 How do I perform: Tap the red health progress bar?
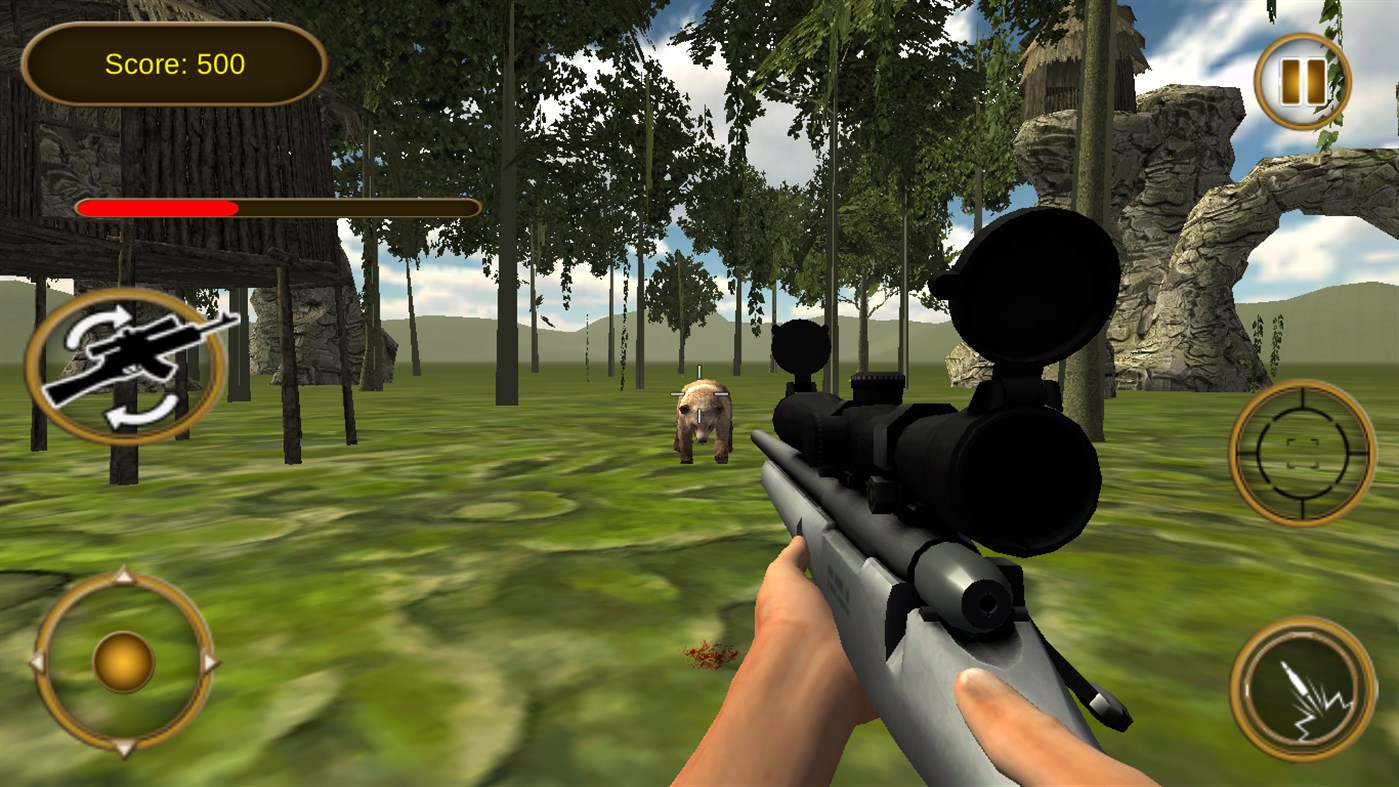pyautogui.click(x=160, y=207)
